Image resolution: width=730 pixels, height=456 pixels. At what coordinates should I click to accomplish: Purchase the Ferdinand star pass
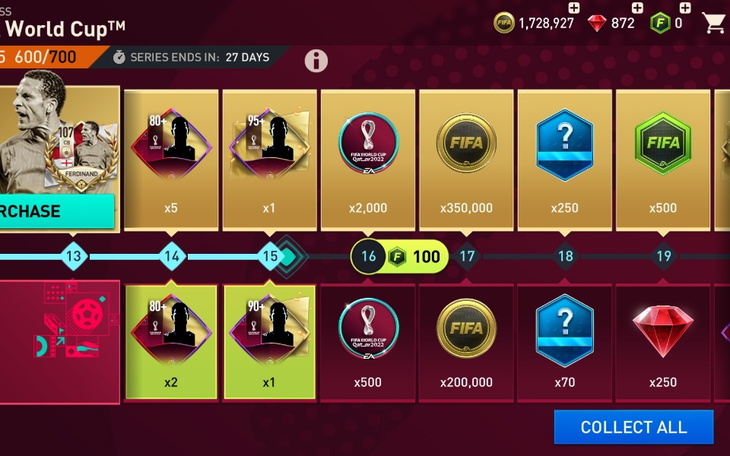[57, 211]
